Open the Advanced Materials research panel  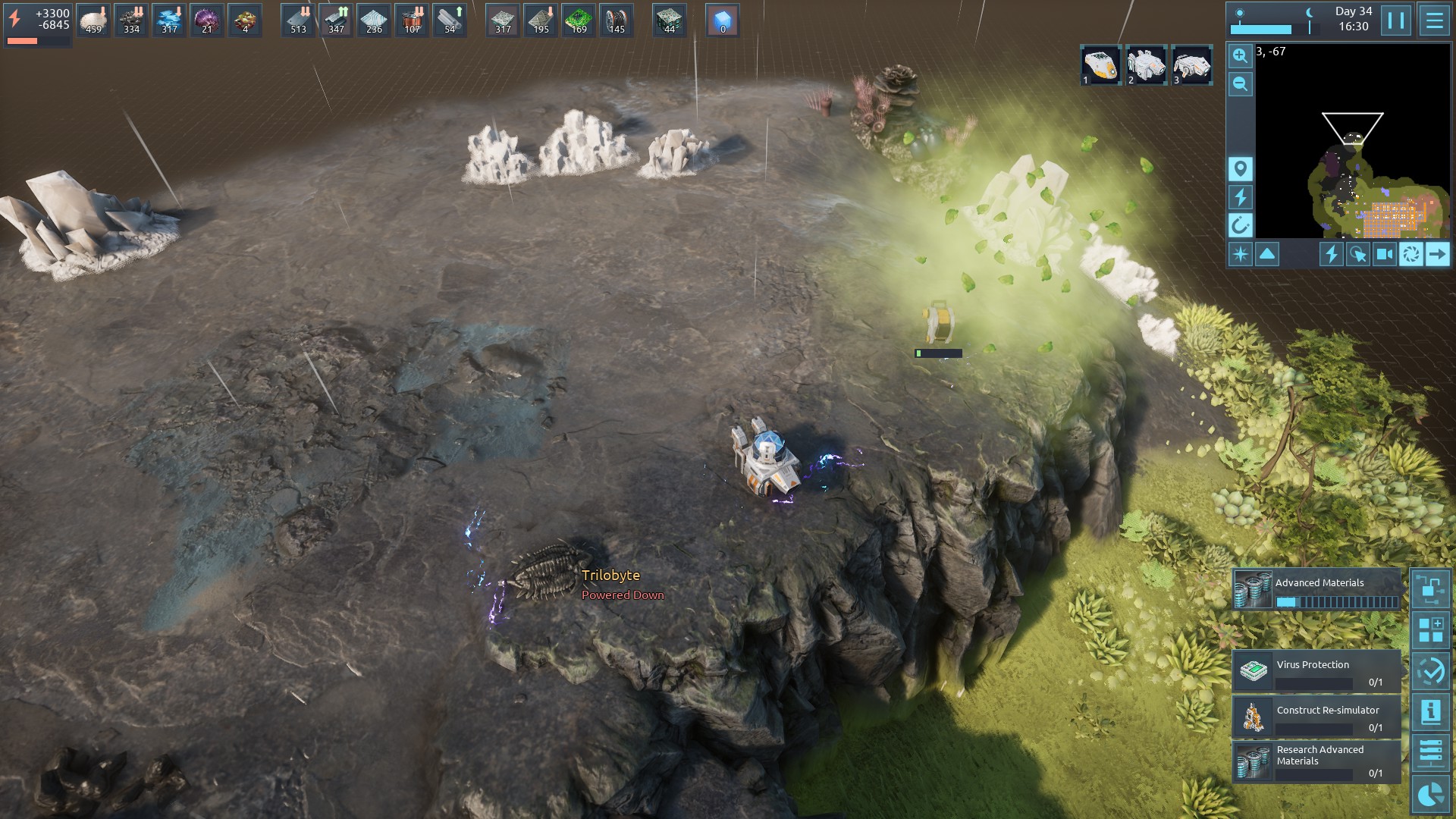(1316, 590)
